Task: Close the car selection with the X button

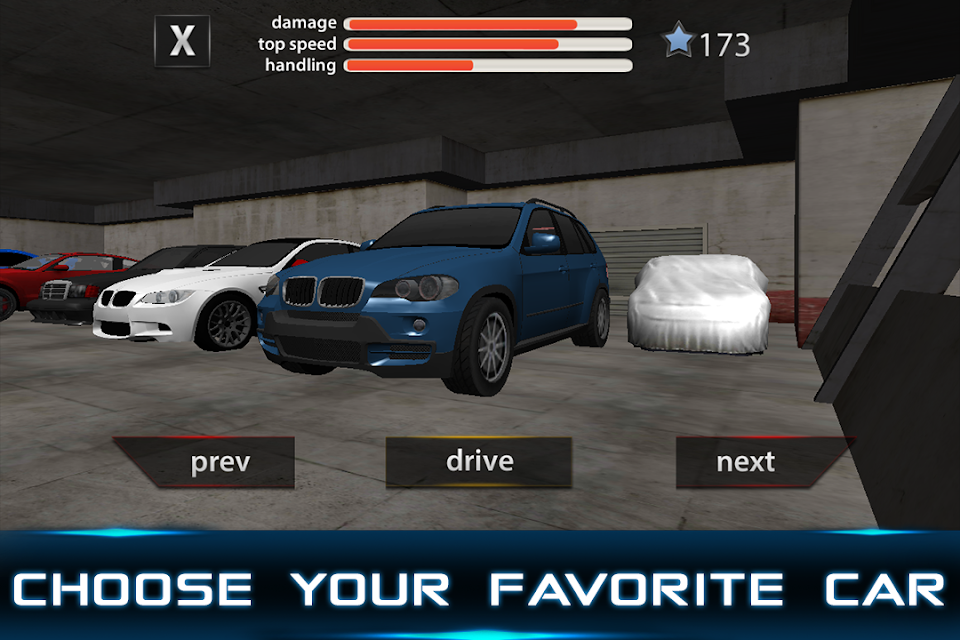Action: pyautogui.click(x=182, y=42)
